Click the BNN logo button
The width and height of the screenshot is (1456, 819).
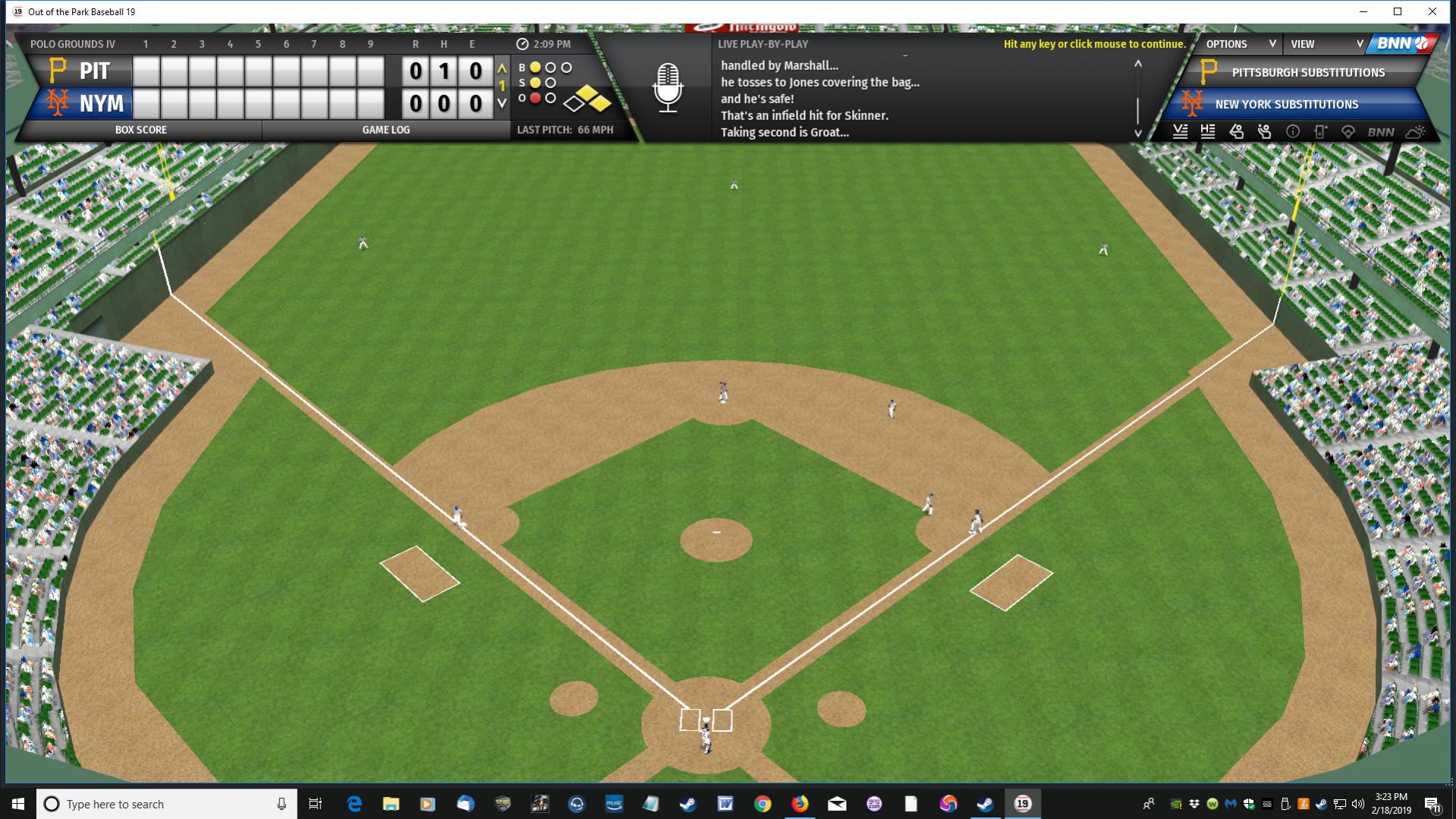(x=1402, y=44)
